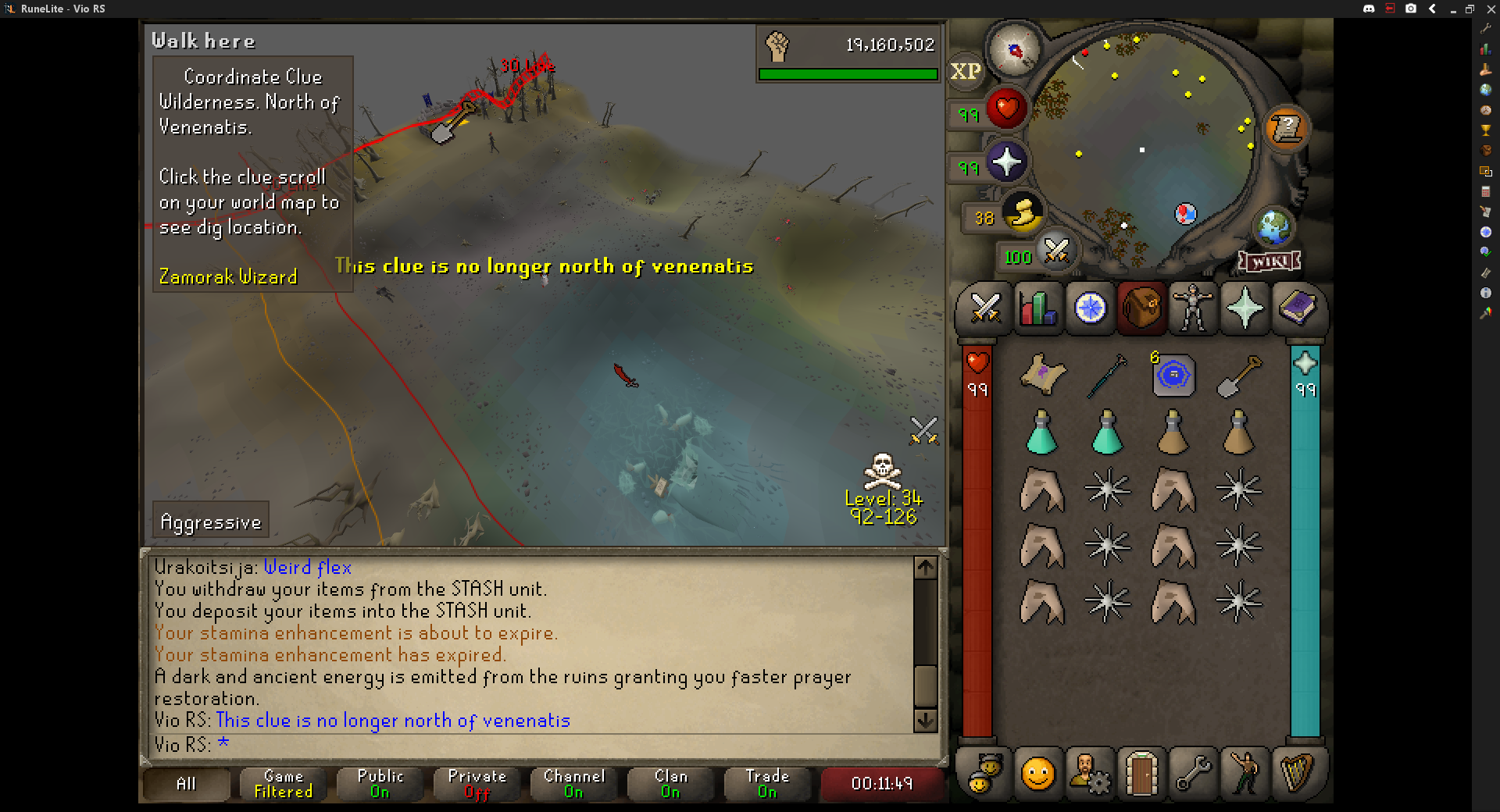The height and width of the screenshot is (812, 1500).
Task: Click the green XP progress bar
Action: tap(848, 75)
